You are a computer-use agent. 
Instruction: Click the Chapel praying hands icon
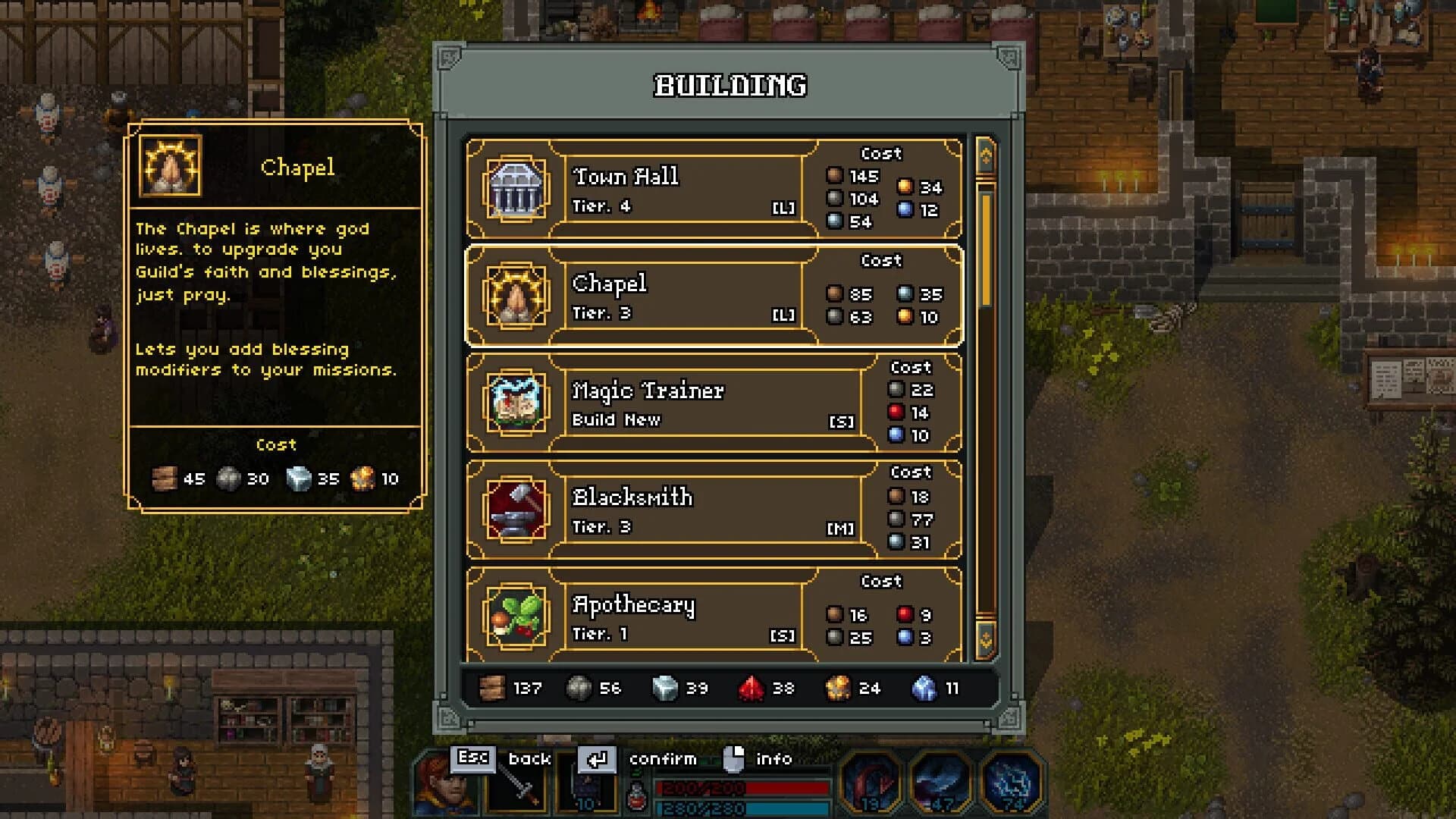tap(516, 297)
